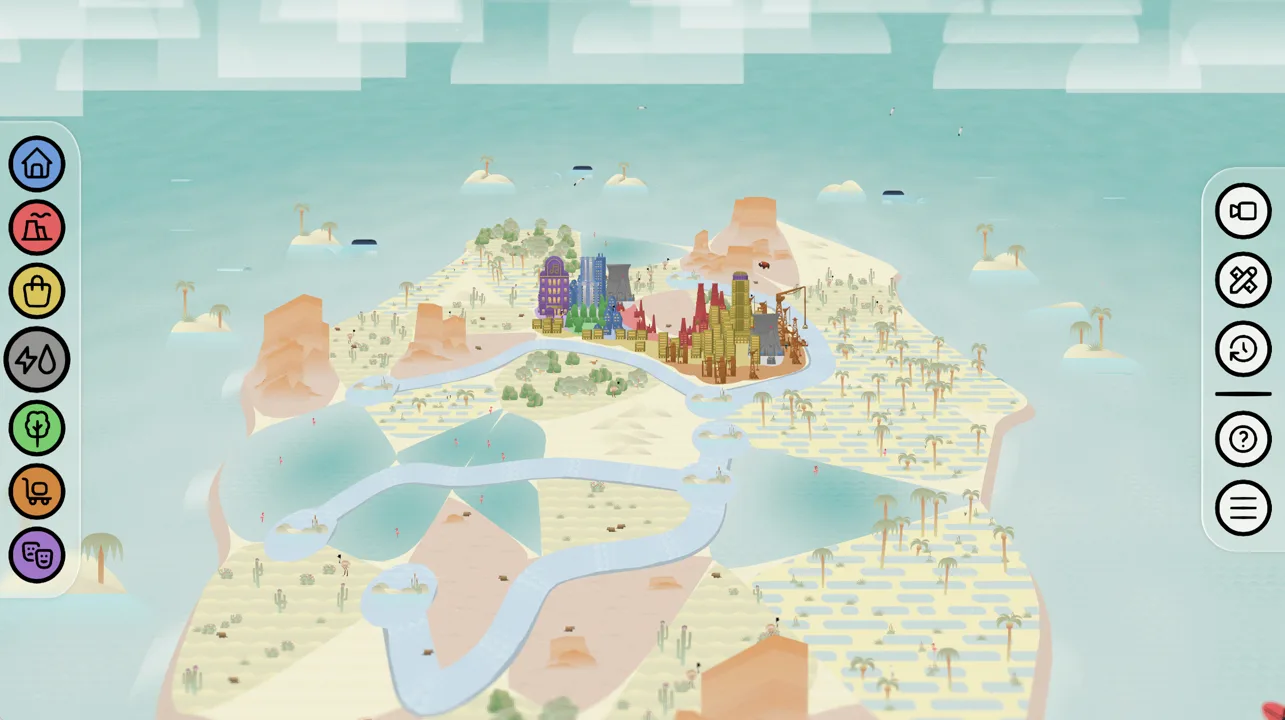Select the yellow shopping bag category

[x=37, y=291]
